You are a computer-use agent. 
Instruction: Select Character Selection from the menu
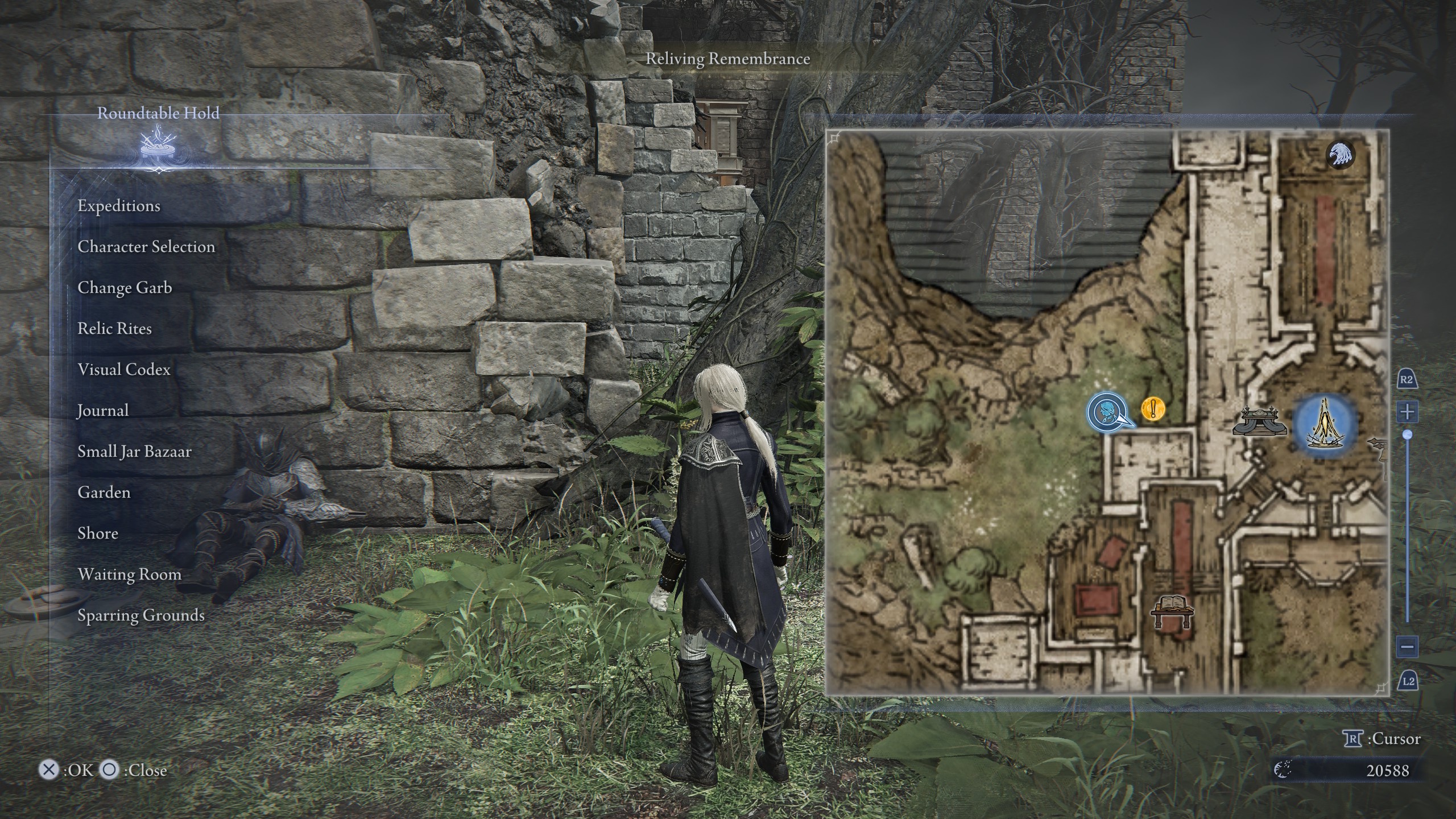click(x=146, y=247)
